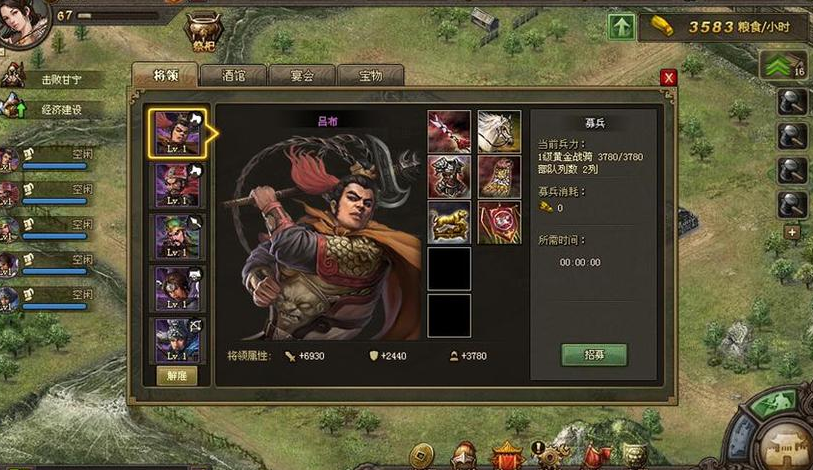This screenshot has width=813, height=470.
Task: Click the green 招募 recruit button
Action: click(x=594, y=354)
